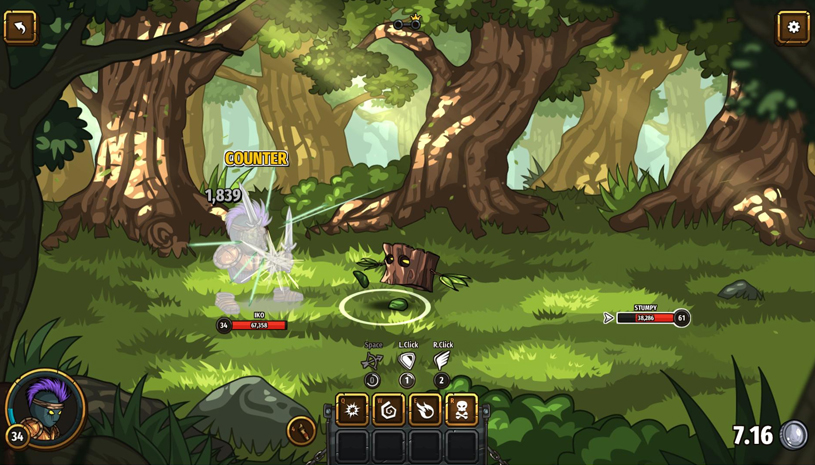Open the gear settings menu
815x465 pixels.
click(793, 27)
